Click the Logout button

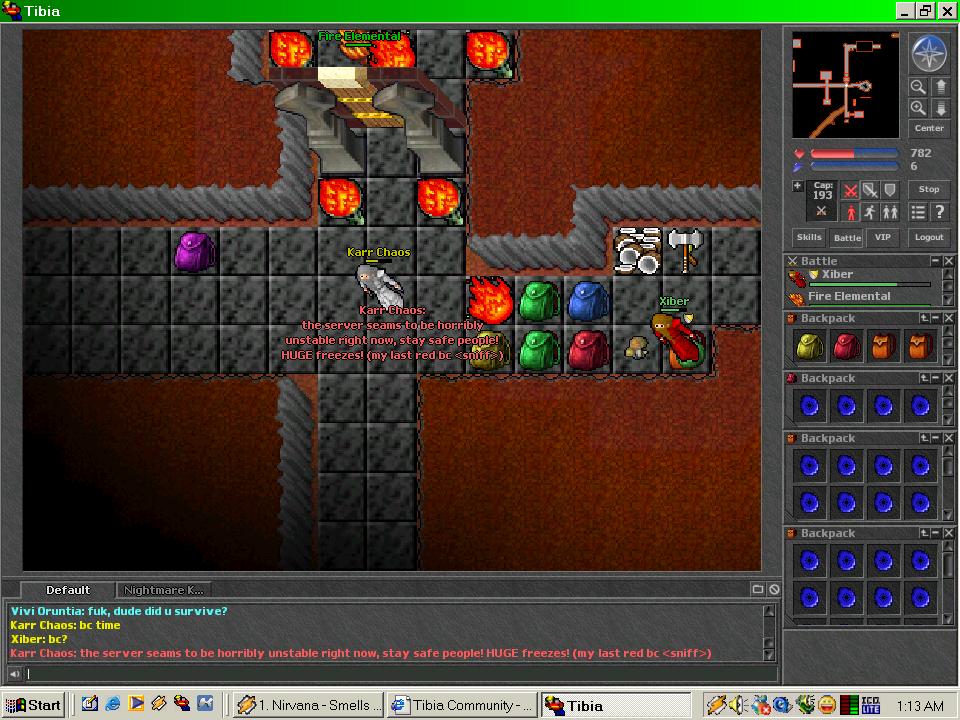(929, 238)
